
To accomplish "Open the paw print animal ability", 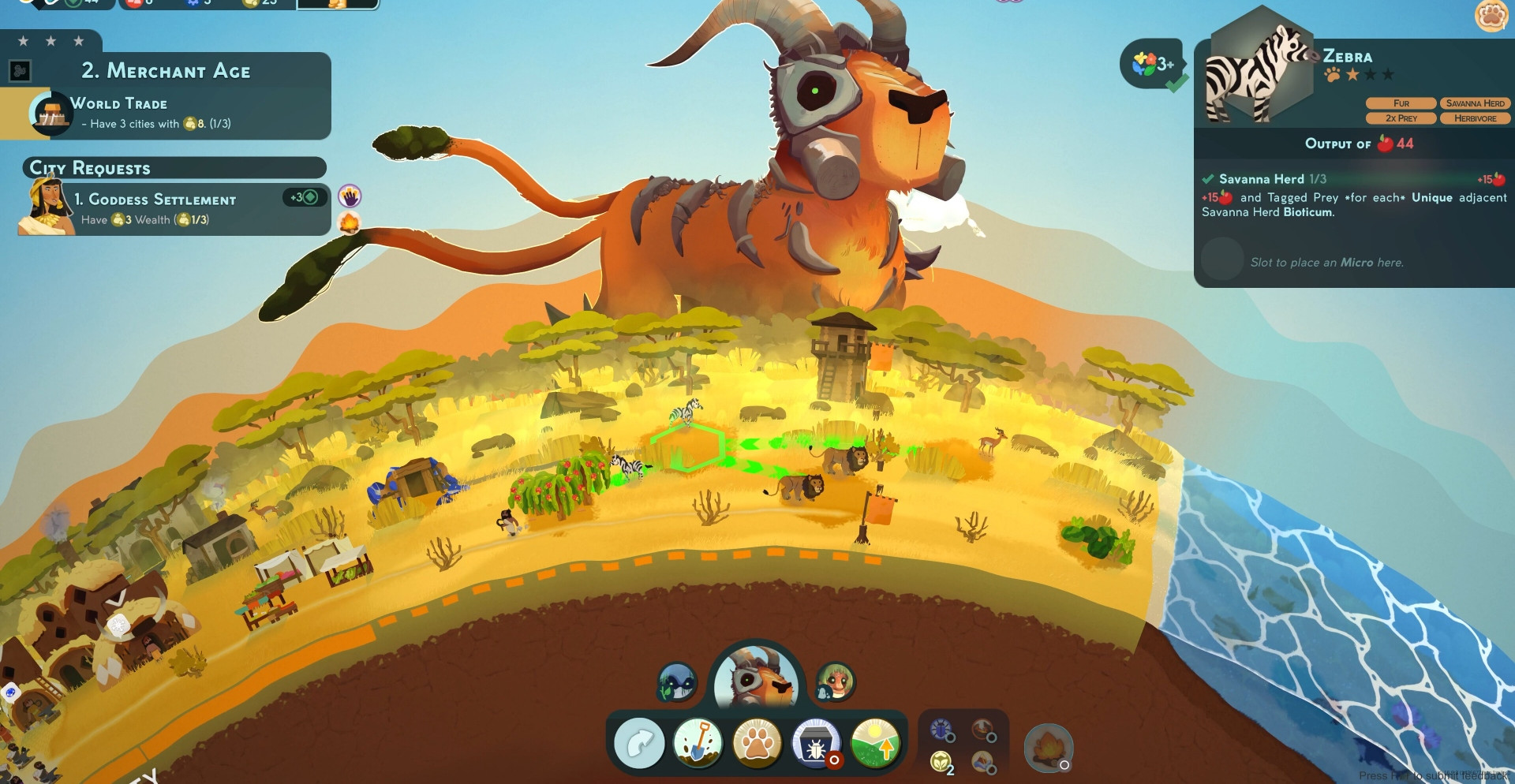I will (757, 744).
